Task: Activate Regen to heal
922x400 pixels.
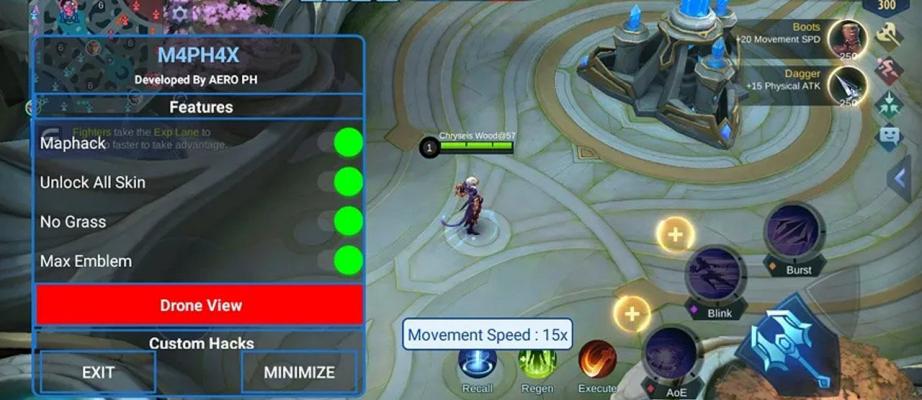Action: [x=537, y=361]
